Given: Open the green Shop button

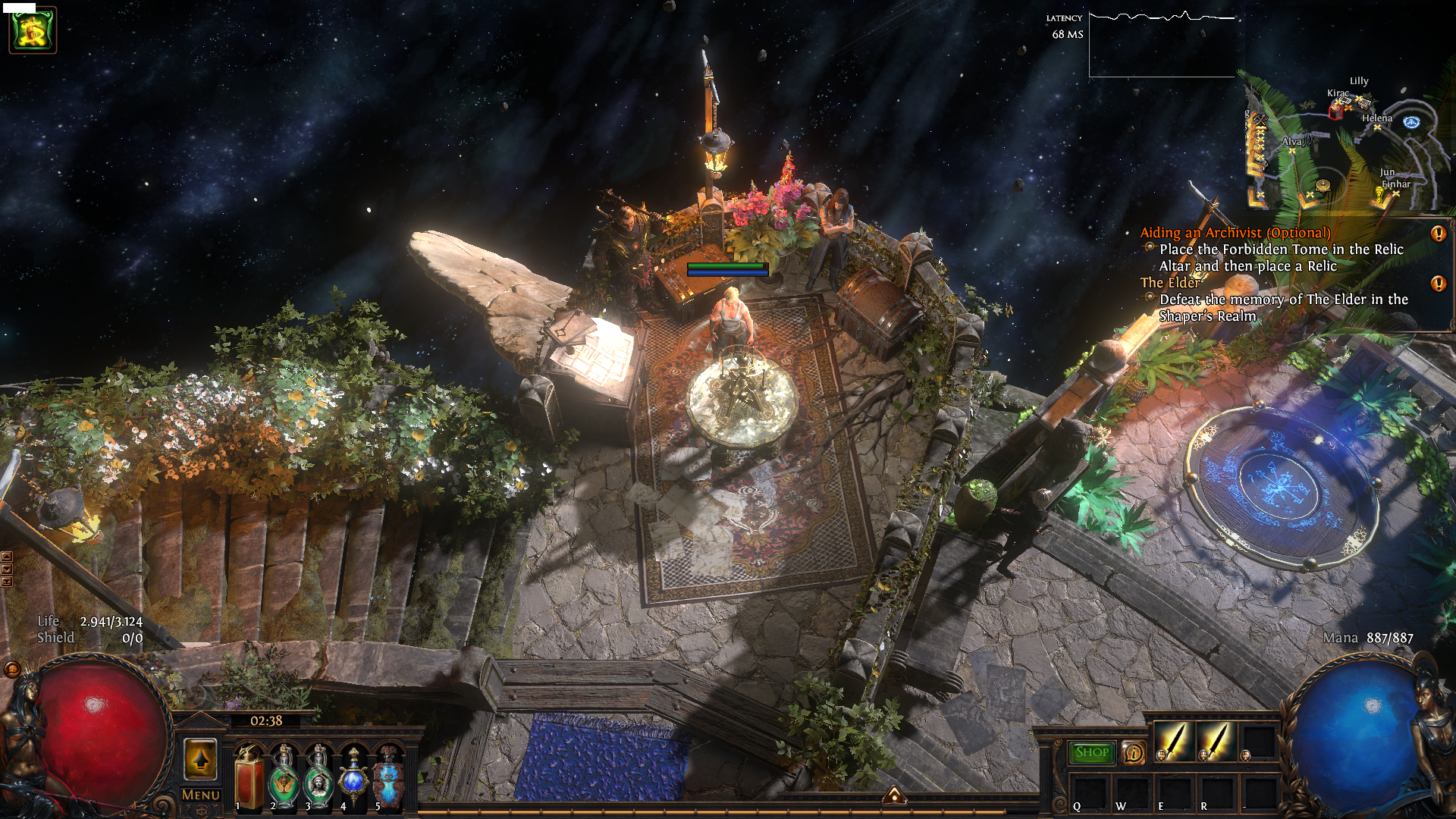Looking at the screenshot, I should [1092, 752].
